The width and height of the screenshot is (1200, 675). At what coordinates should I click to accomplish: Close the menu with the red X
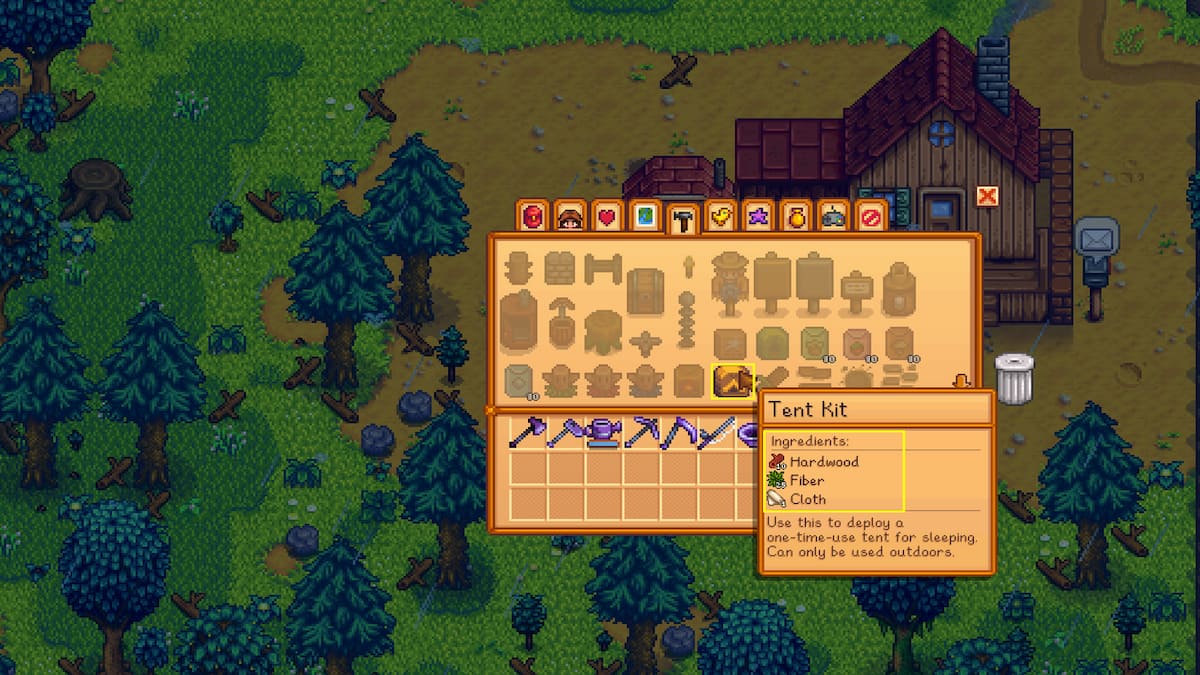pos(987,196)
